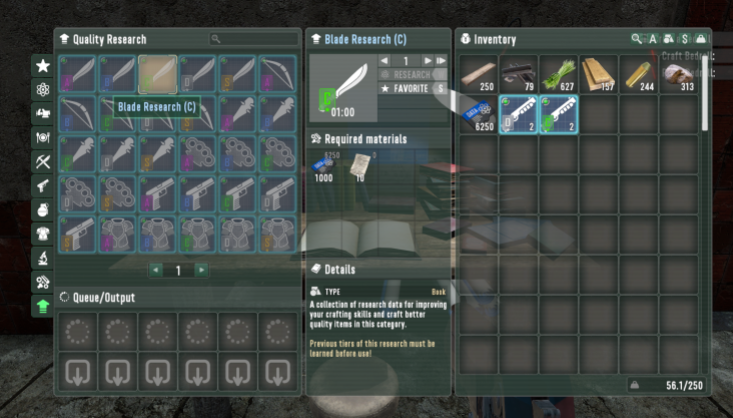The width and height of the screenshot is (733, 418).
Task: Go to next recipe page
Action: [x=202, y=270]
